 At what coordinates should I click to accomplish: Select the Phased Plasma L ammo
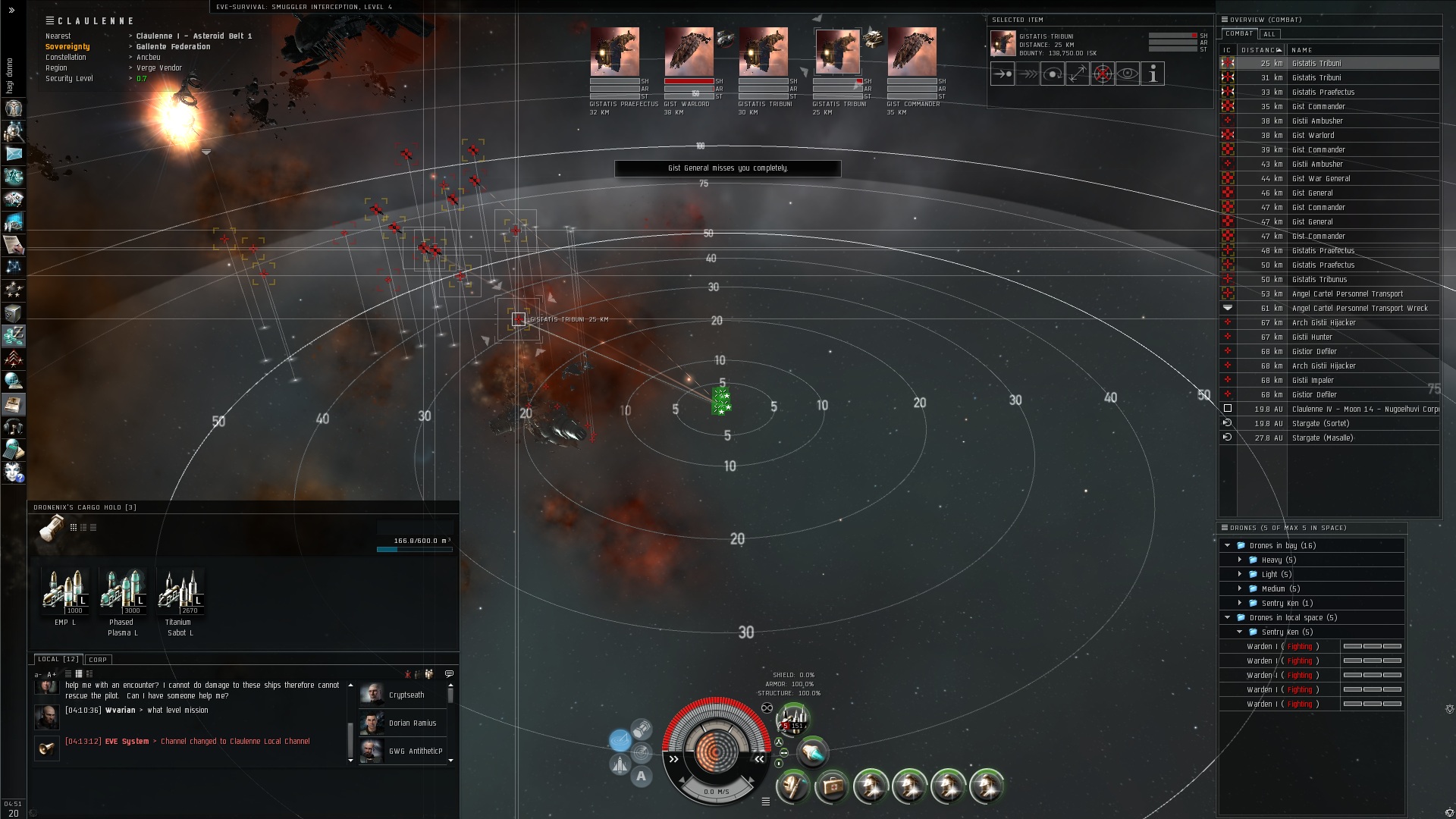tap(123, 591)
